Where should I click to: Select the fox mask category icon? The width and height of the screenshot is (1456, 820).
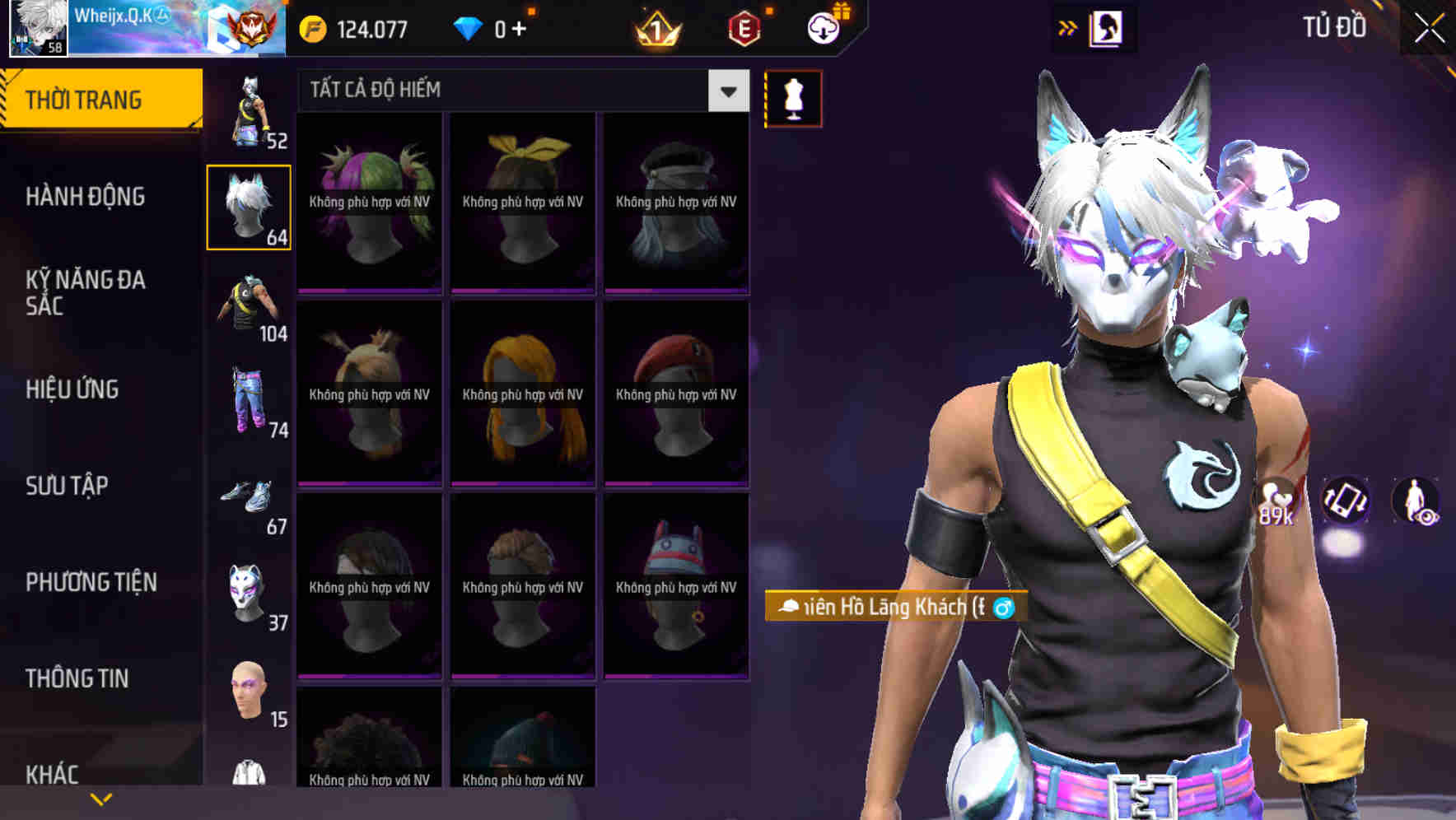coord(246,594)
